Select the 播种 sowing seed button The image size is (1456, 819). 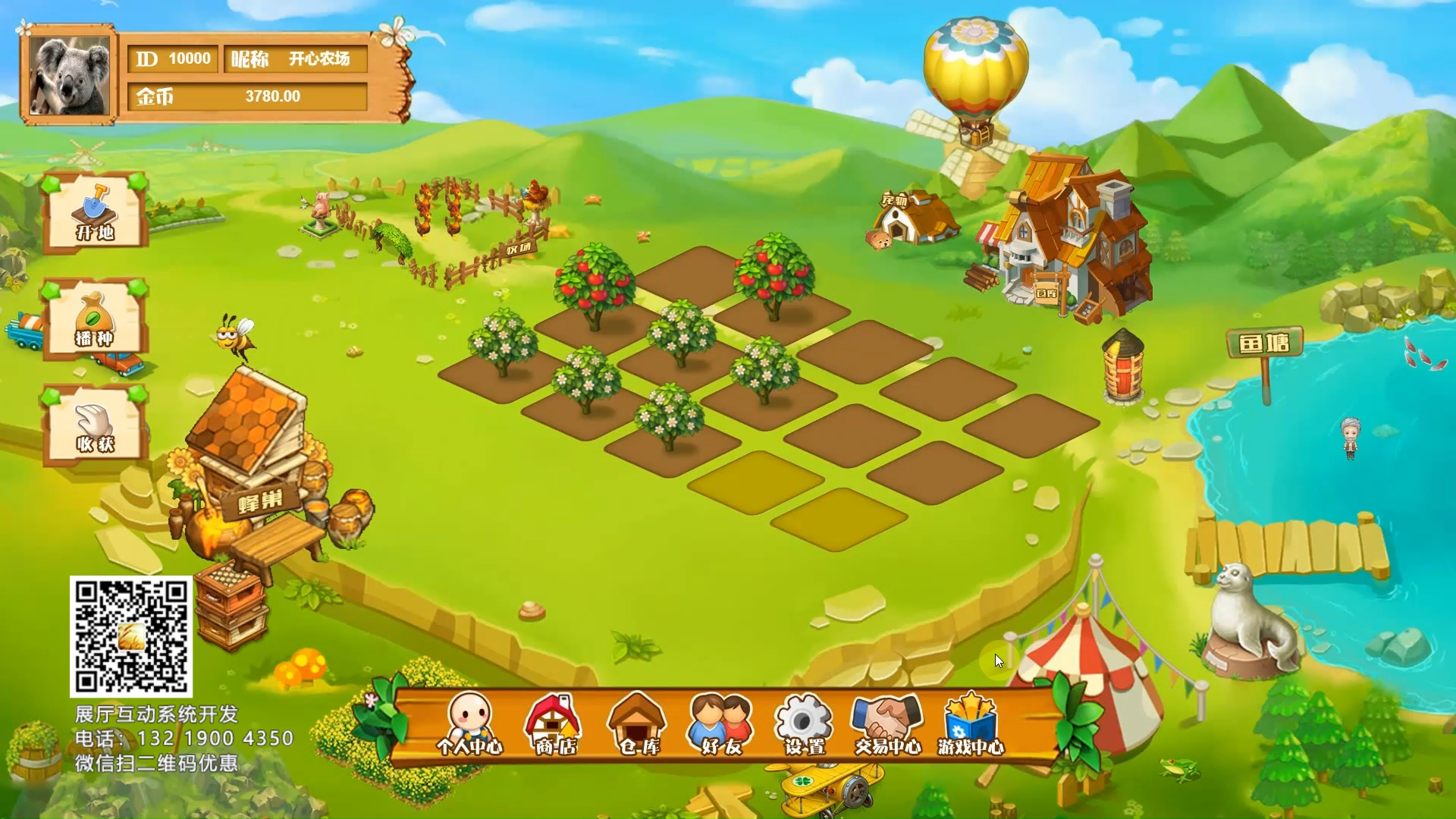click(95, 318)
